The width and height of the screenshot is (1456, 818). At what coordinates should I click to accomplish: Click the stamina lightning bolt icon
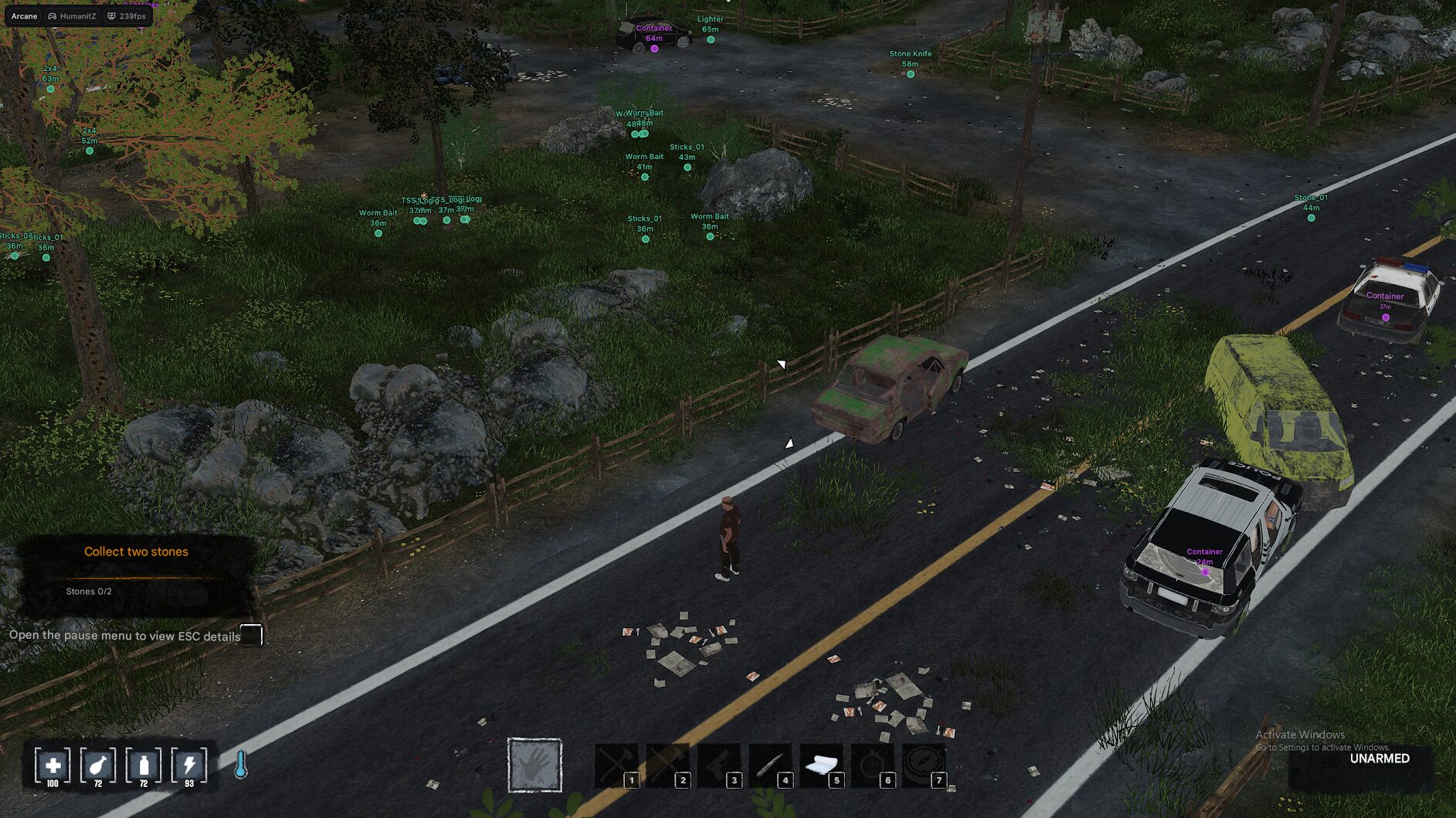tap(189, 765)
